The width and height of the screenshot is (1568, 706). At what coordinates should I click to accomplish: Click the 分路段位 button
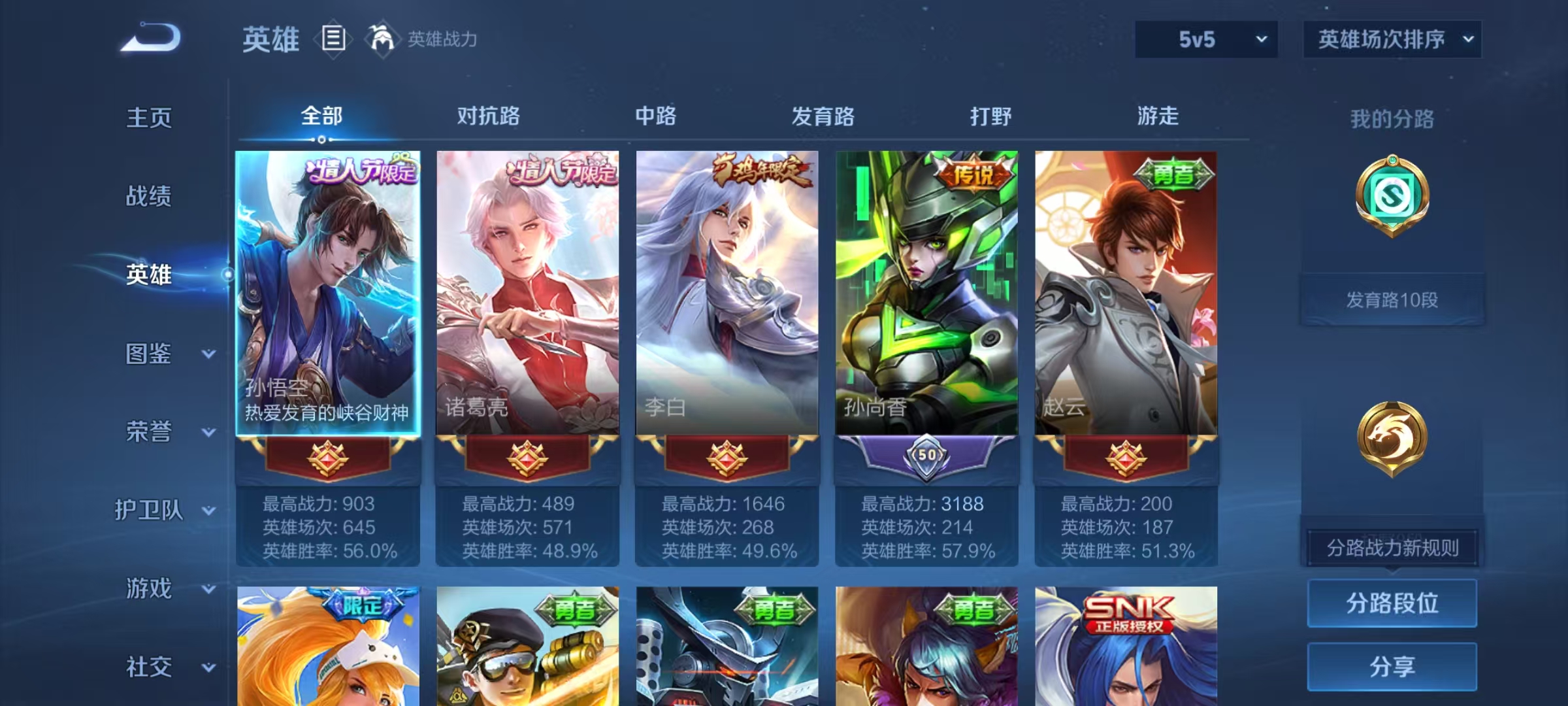pyautogui.click(x=1392, y=603)
